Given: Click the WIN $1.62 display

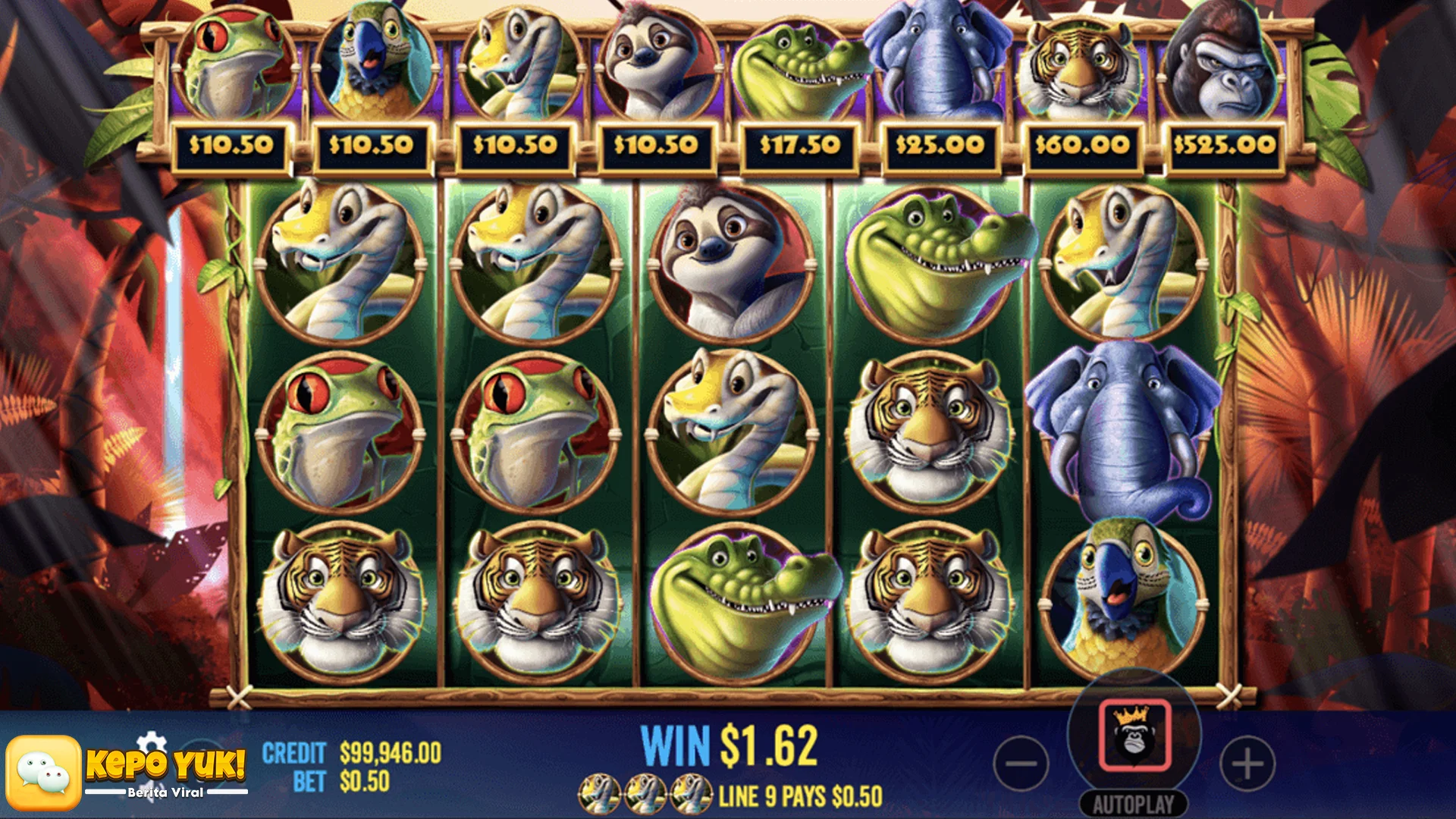Looking at the screenshot, I should (730, 745).
